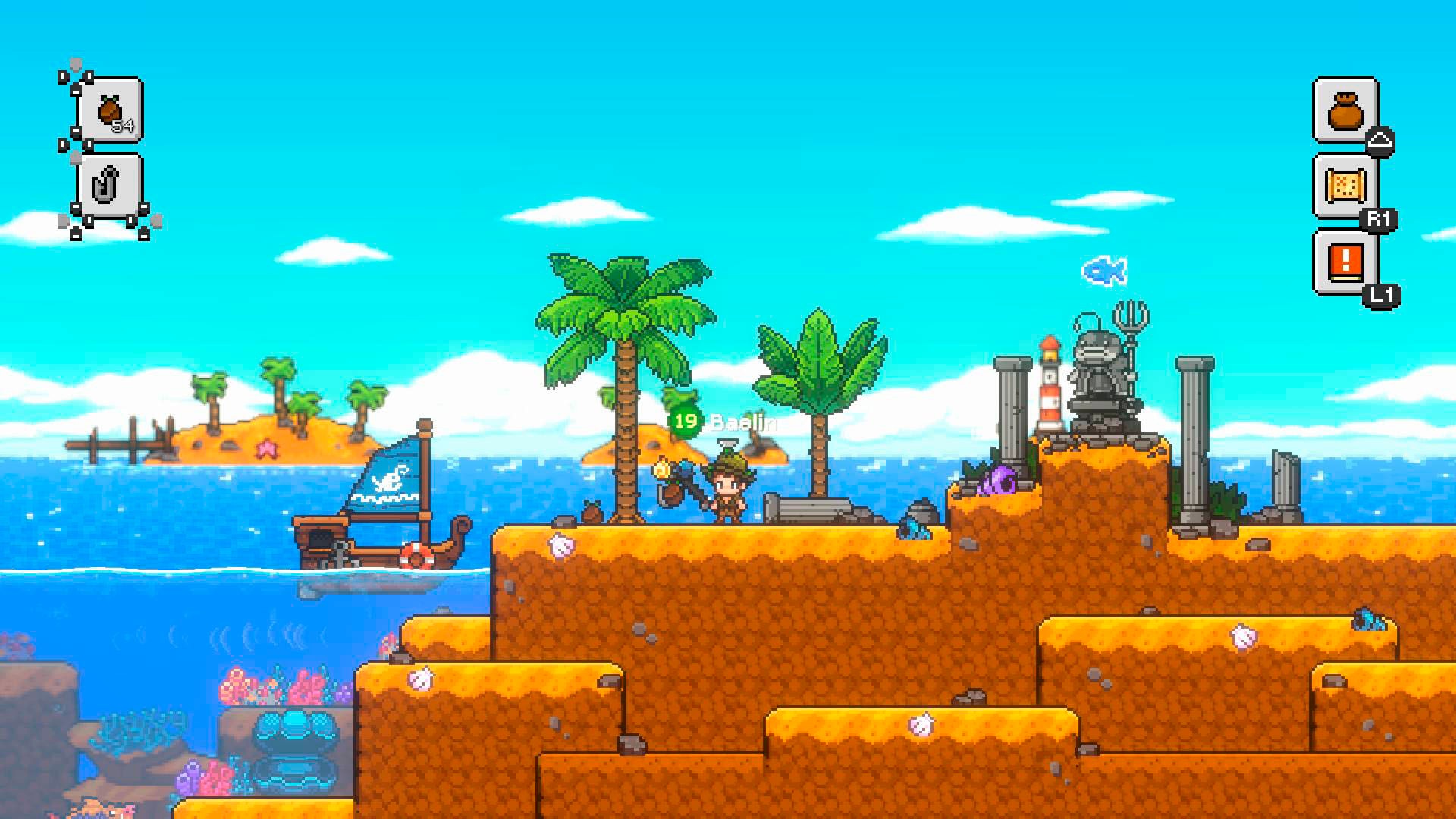1456x819 pixels.
Task: Select the fishing hook tool icon
Action: [108, 185]
